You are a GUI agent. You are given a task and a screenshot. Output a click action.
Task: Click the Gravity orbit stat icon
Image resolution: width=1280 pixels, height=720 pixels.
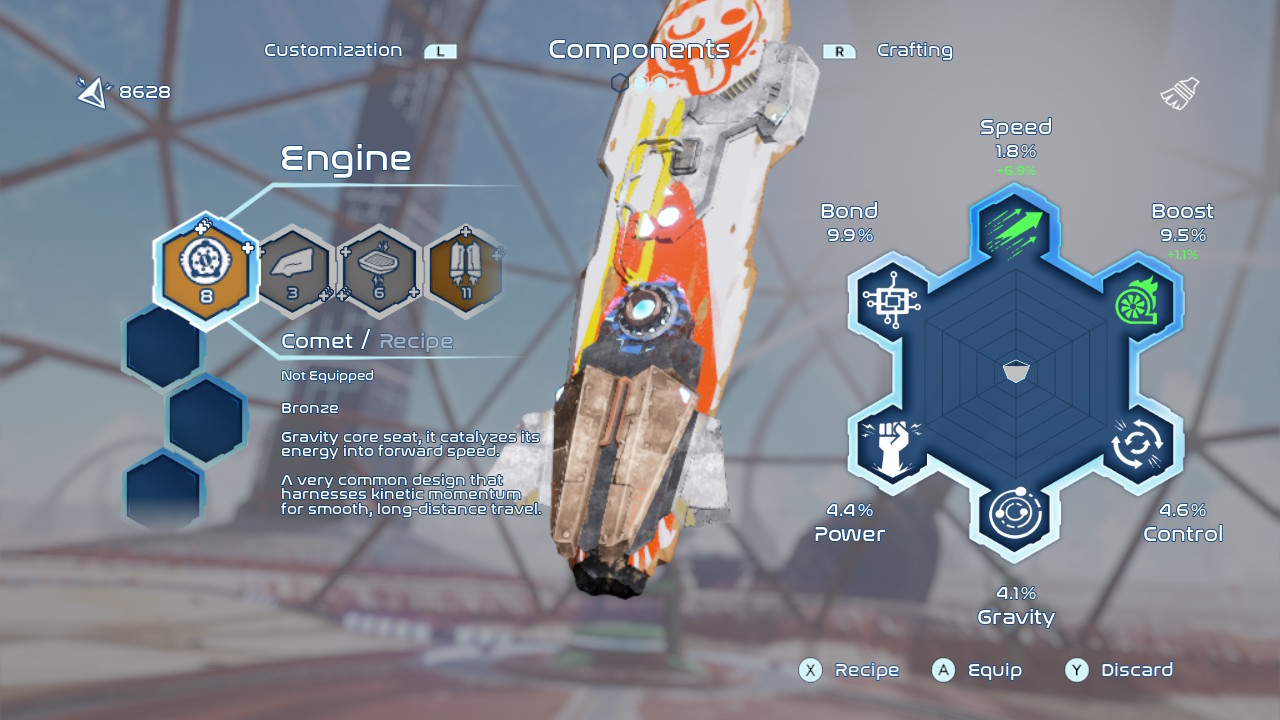1016,514
